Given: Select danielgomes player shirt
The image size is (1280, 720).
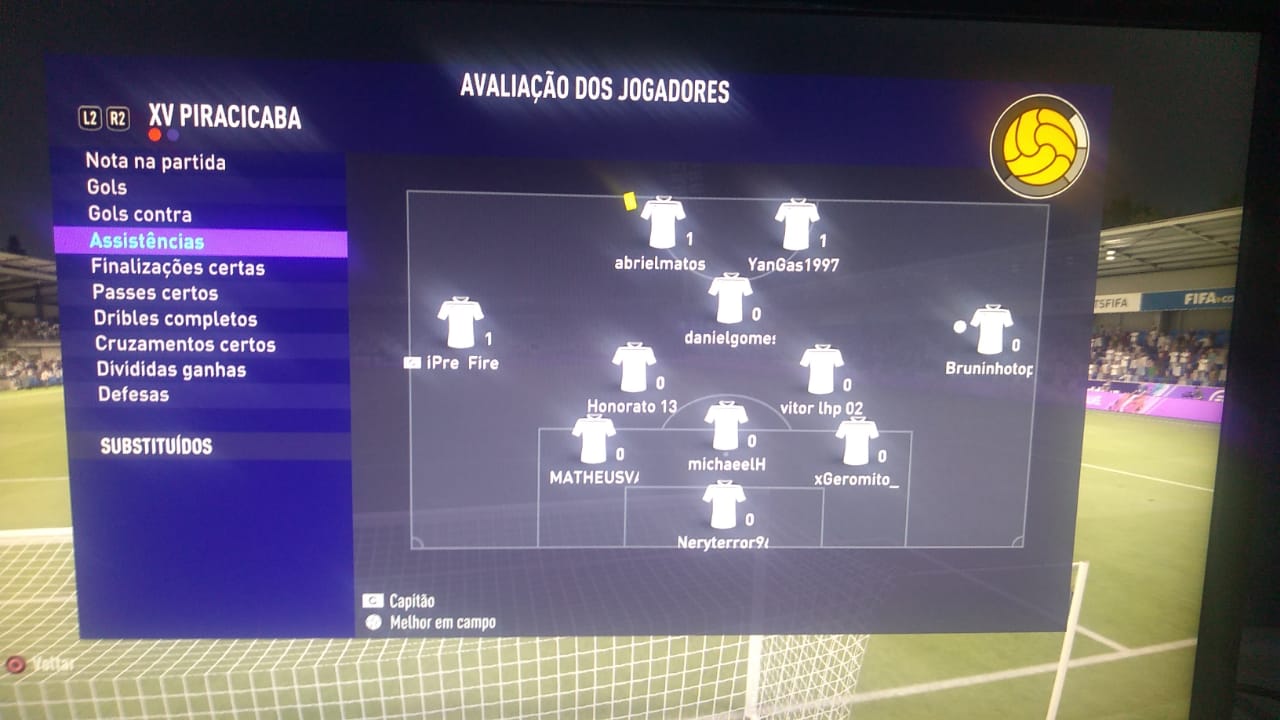Looking at the screenshot, I should point(730,299).
